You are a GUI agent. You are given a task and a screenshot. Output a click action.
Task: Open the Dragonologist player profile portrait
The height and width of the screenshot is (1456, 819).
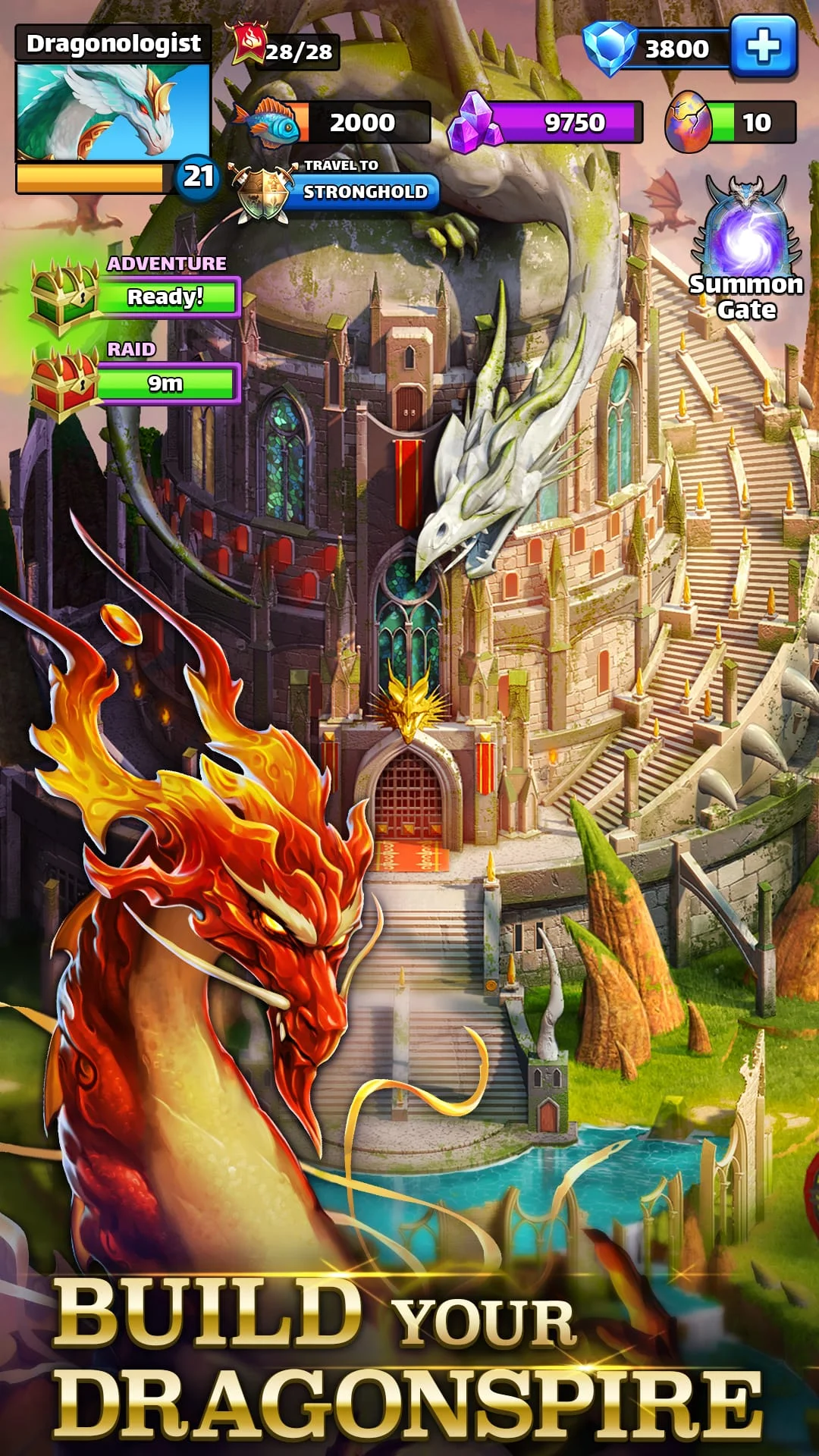(113, 111)
